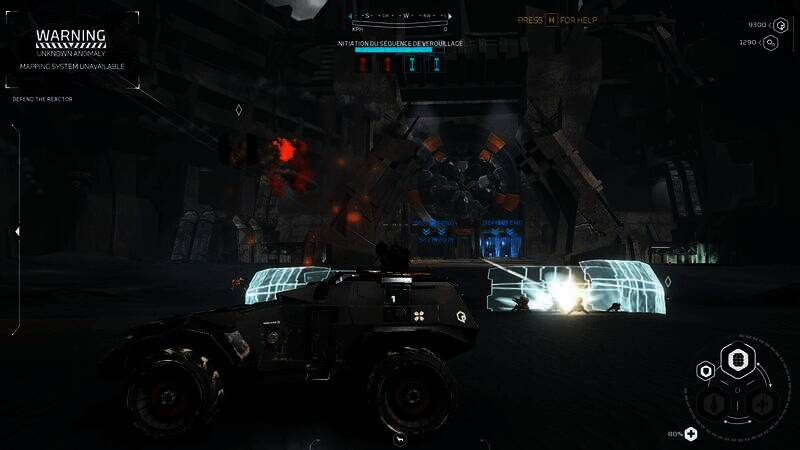Expand the left-edge side panel arrow
This screenshot has height=450, width=800.
click(16, 231)
